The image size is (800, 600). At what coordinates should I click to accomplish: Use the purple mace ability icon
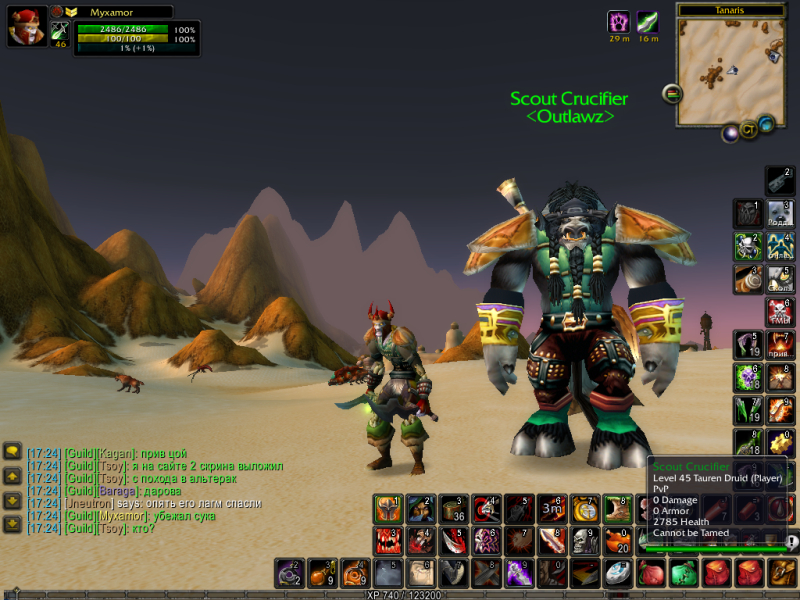(520, 573)
